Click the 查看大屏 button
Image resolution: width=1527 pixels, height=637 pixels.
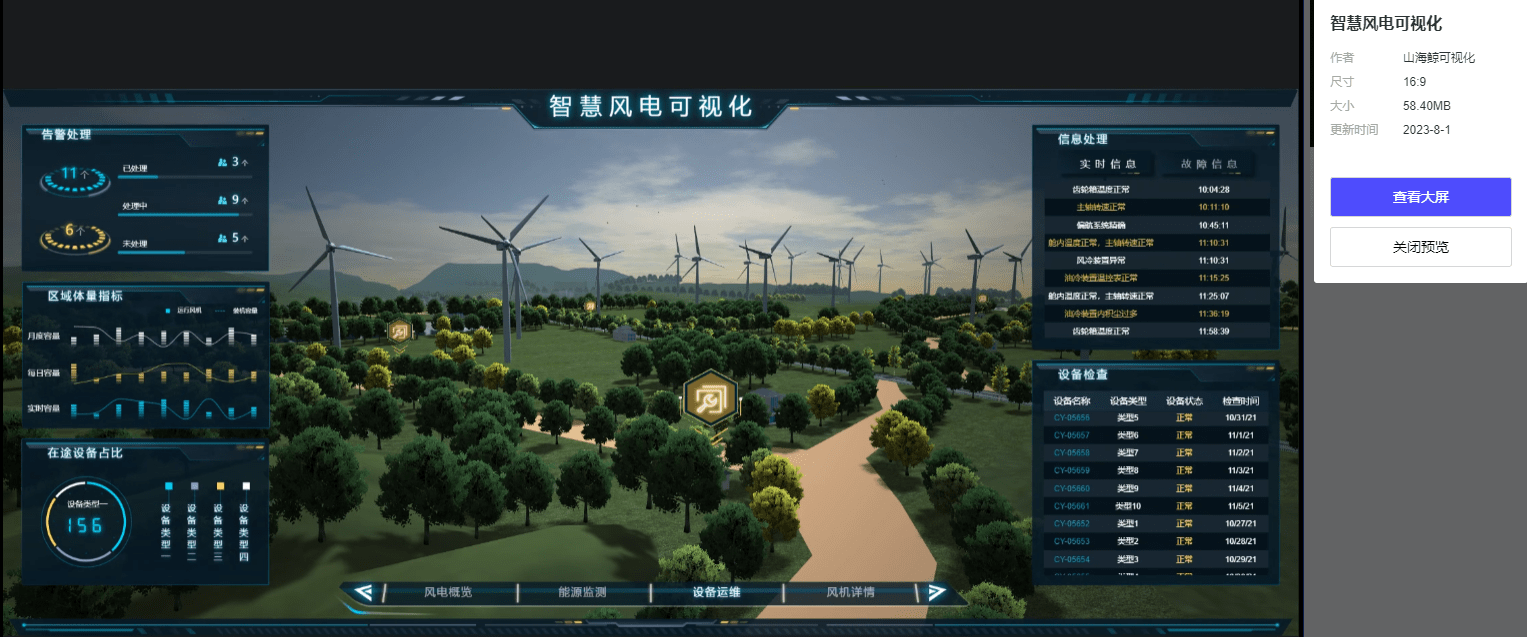click(1420, 197)
